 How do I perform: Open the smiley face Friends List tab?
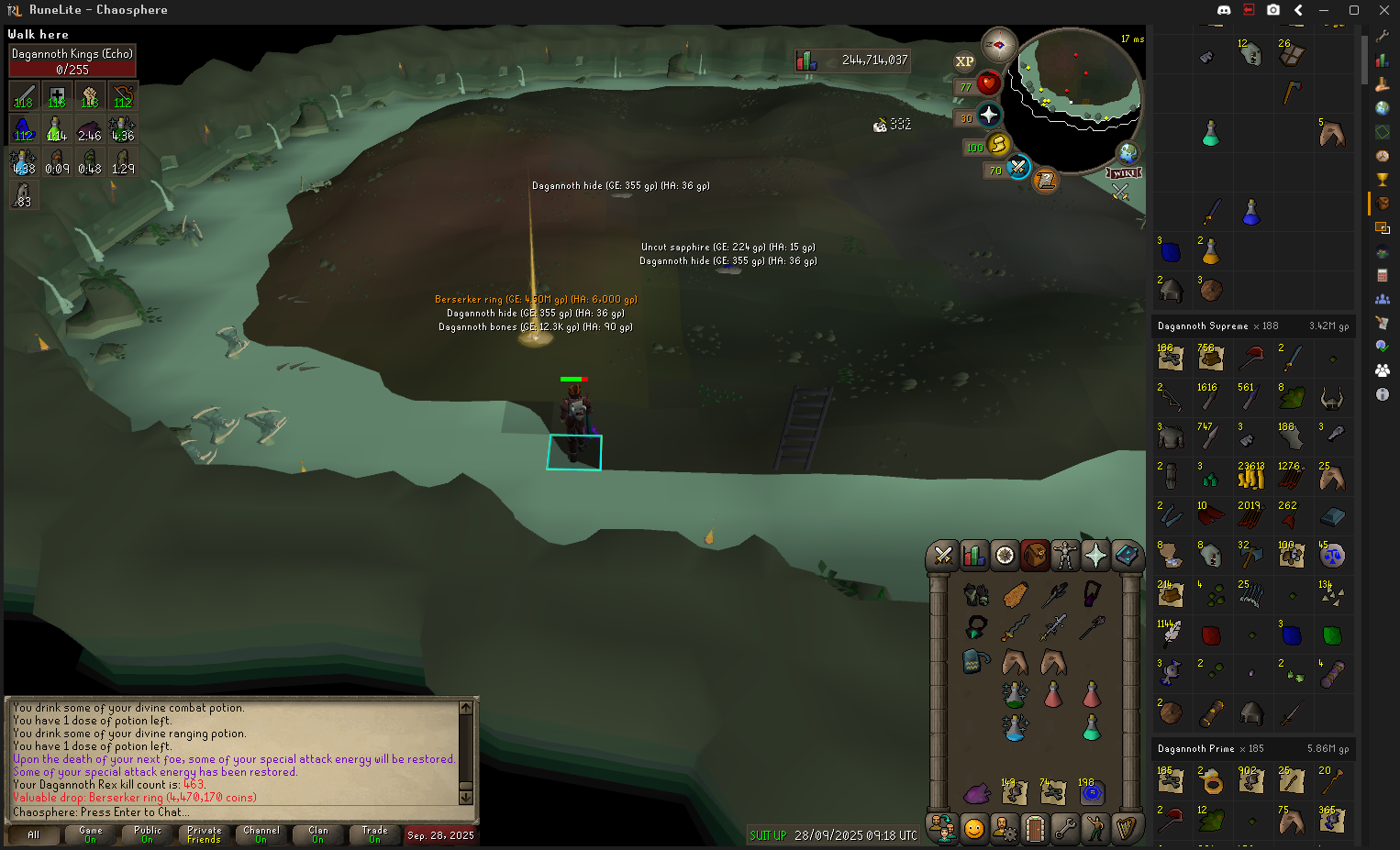coord(973,829)
